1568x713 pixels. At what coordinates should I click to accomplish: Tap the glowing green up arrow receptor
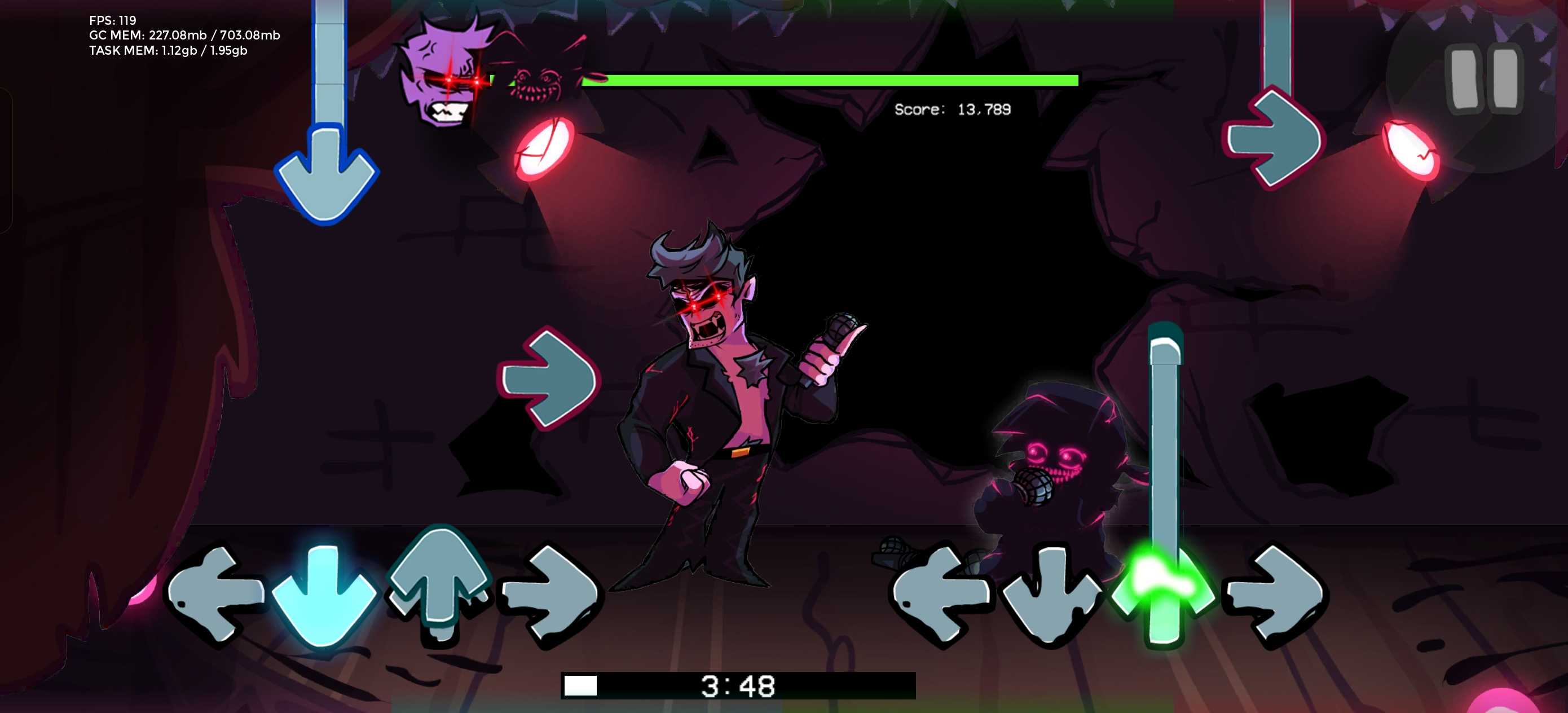1161,592
